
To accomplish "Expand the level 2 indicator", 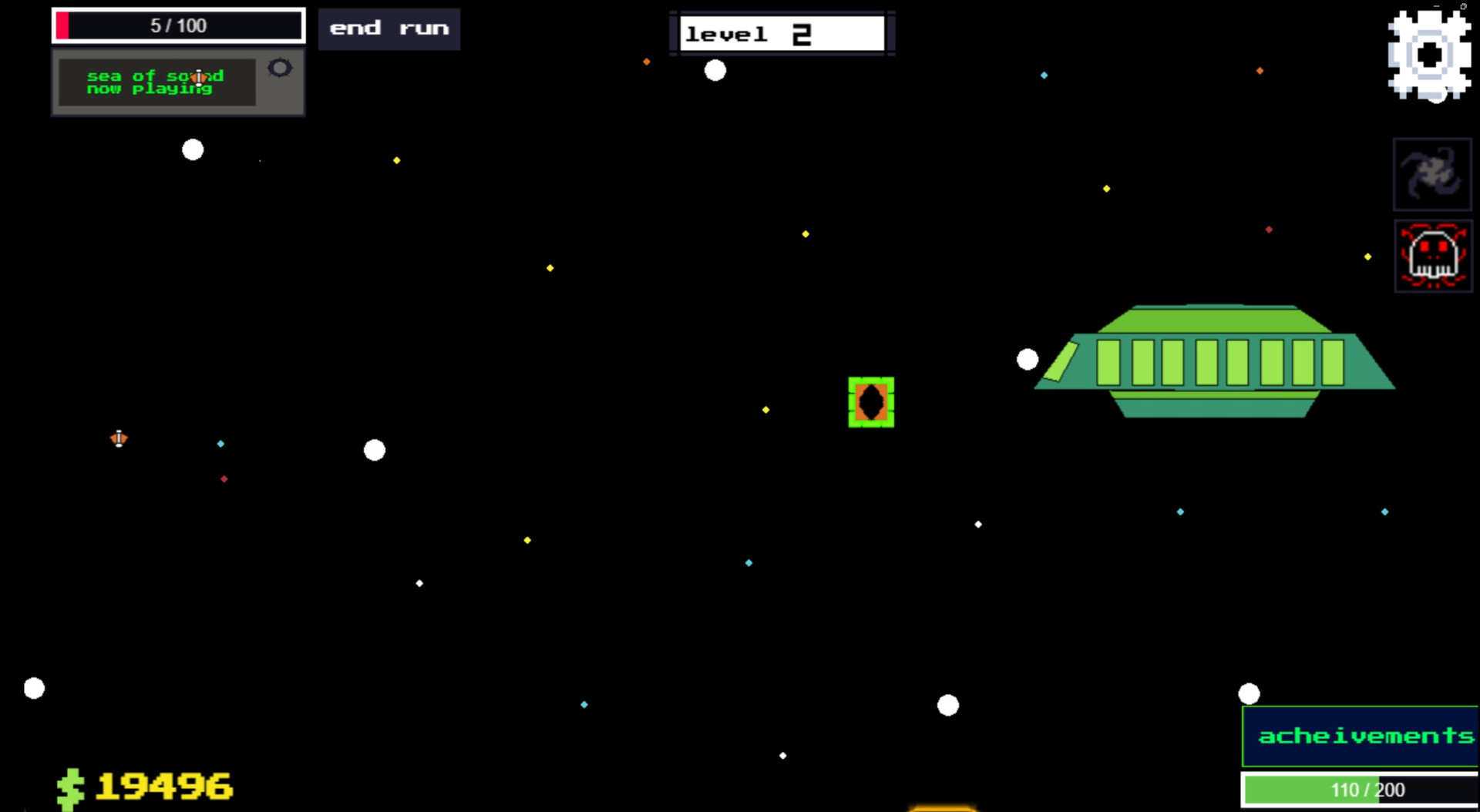I will coord(781,33).
